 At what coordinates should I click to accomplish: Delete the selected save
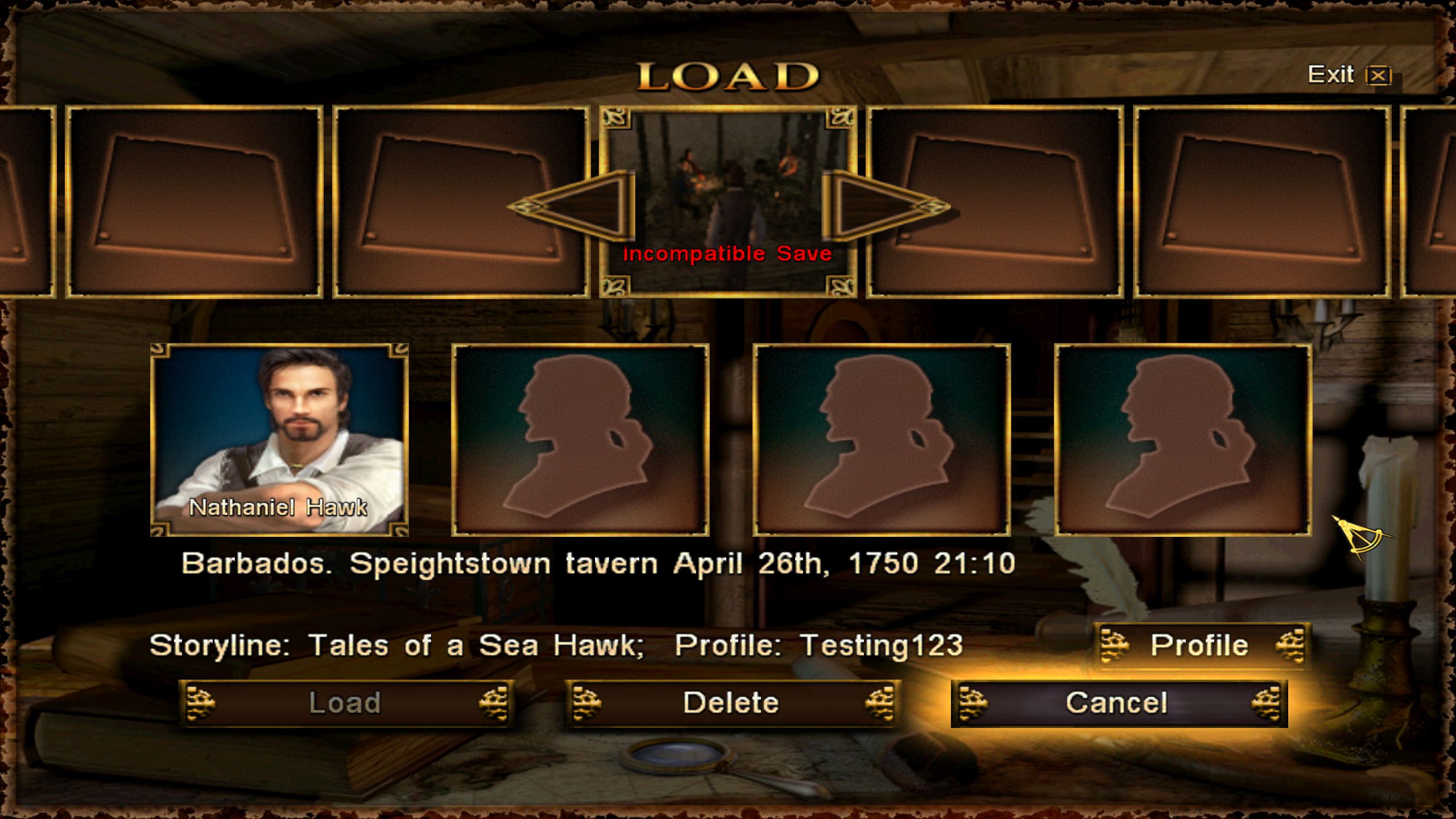pyautogui.click(x=731, y=703)
